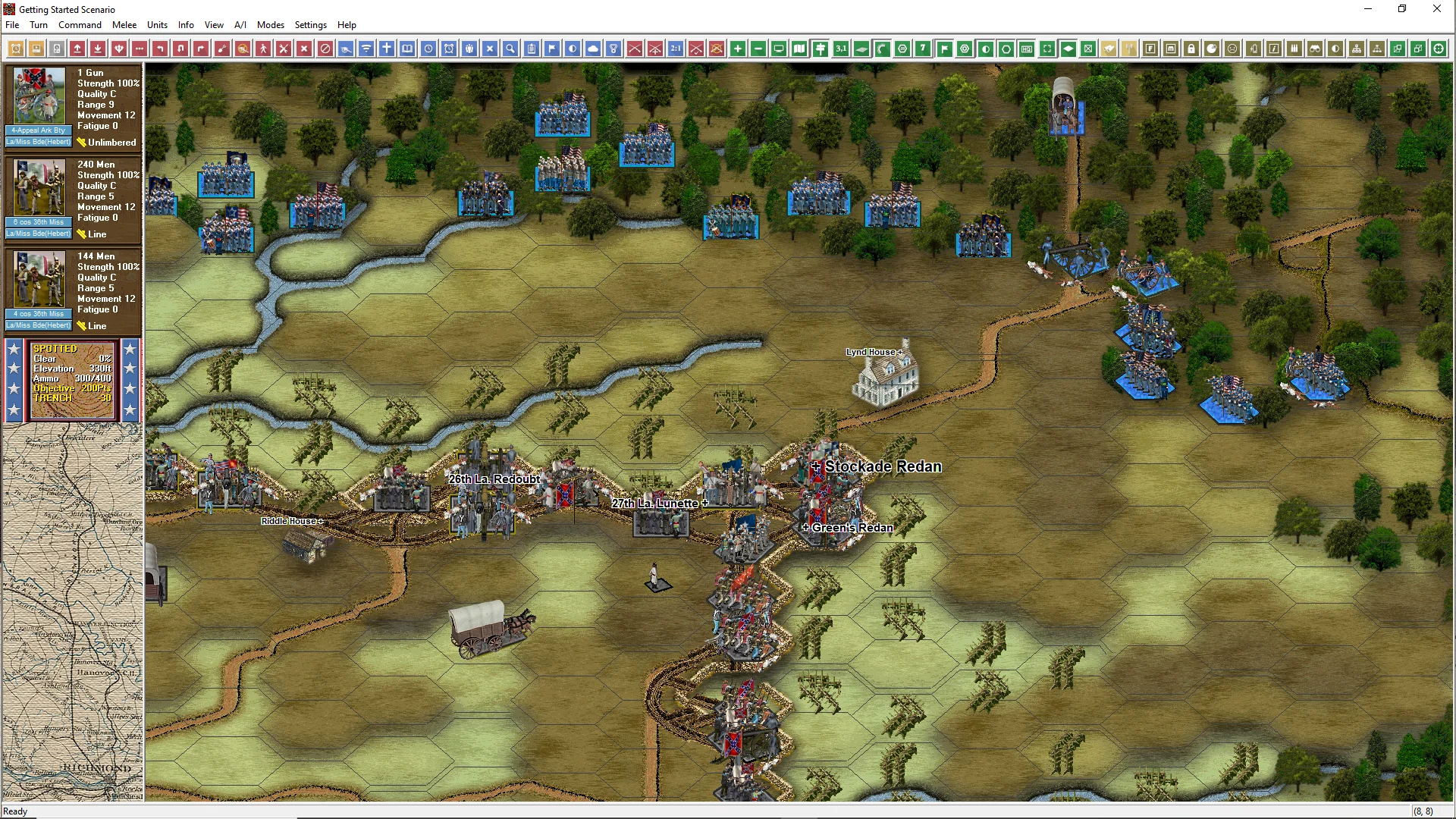Select the 240 Men 36th Miss unit card

tap(73, 198)
